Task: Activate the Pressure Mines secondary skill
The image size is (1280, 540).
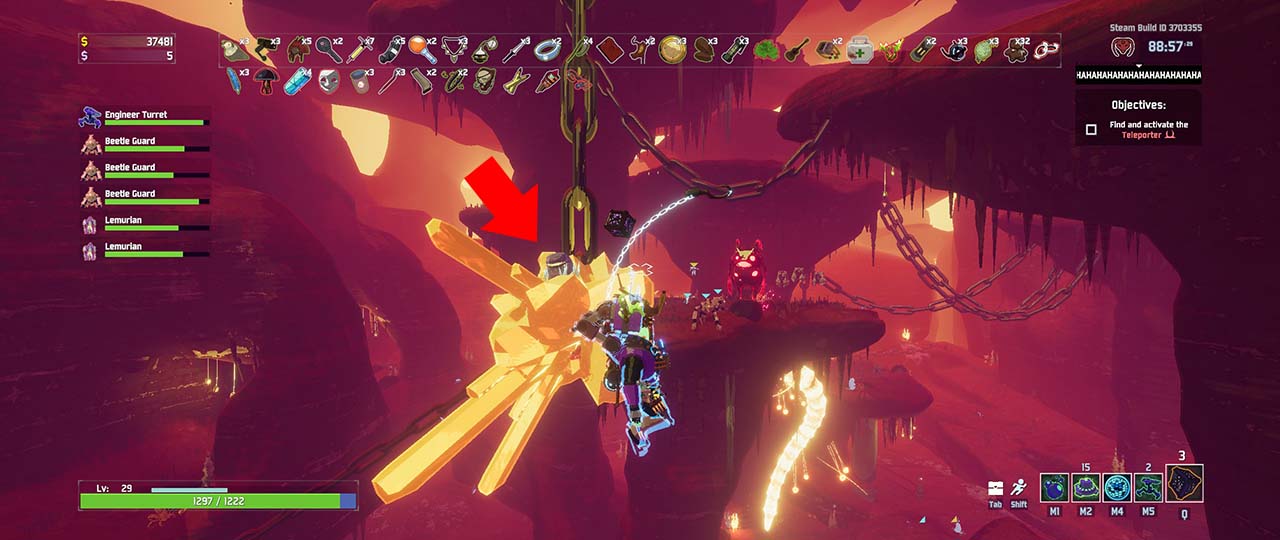Action: pyautogui.click(x=1086, y=488)
